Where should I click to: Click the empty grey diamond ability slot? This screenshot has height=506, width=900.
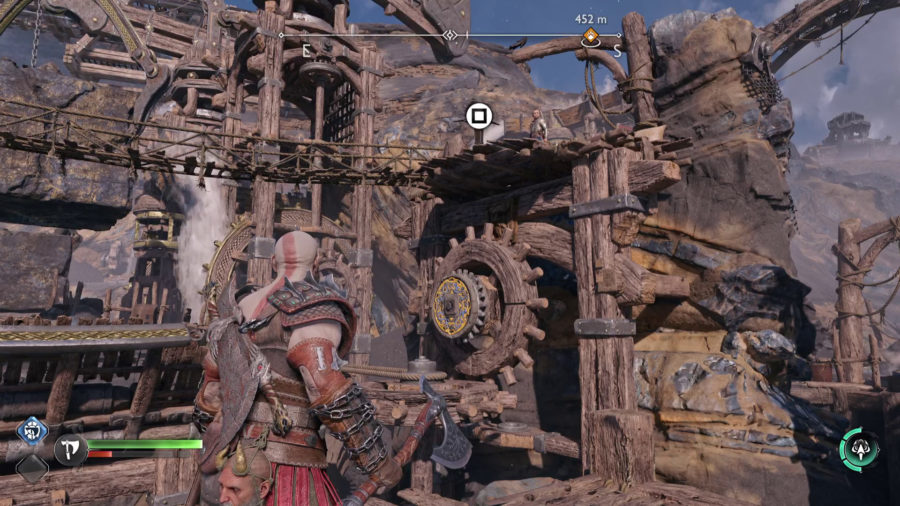(32, 468)
